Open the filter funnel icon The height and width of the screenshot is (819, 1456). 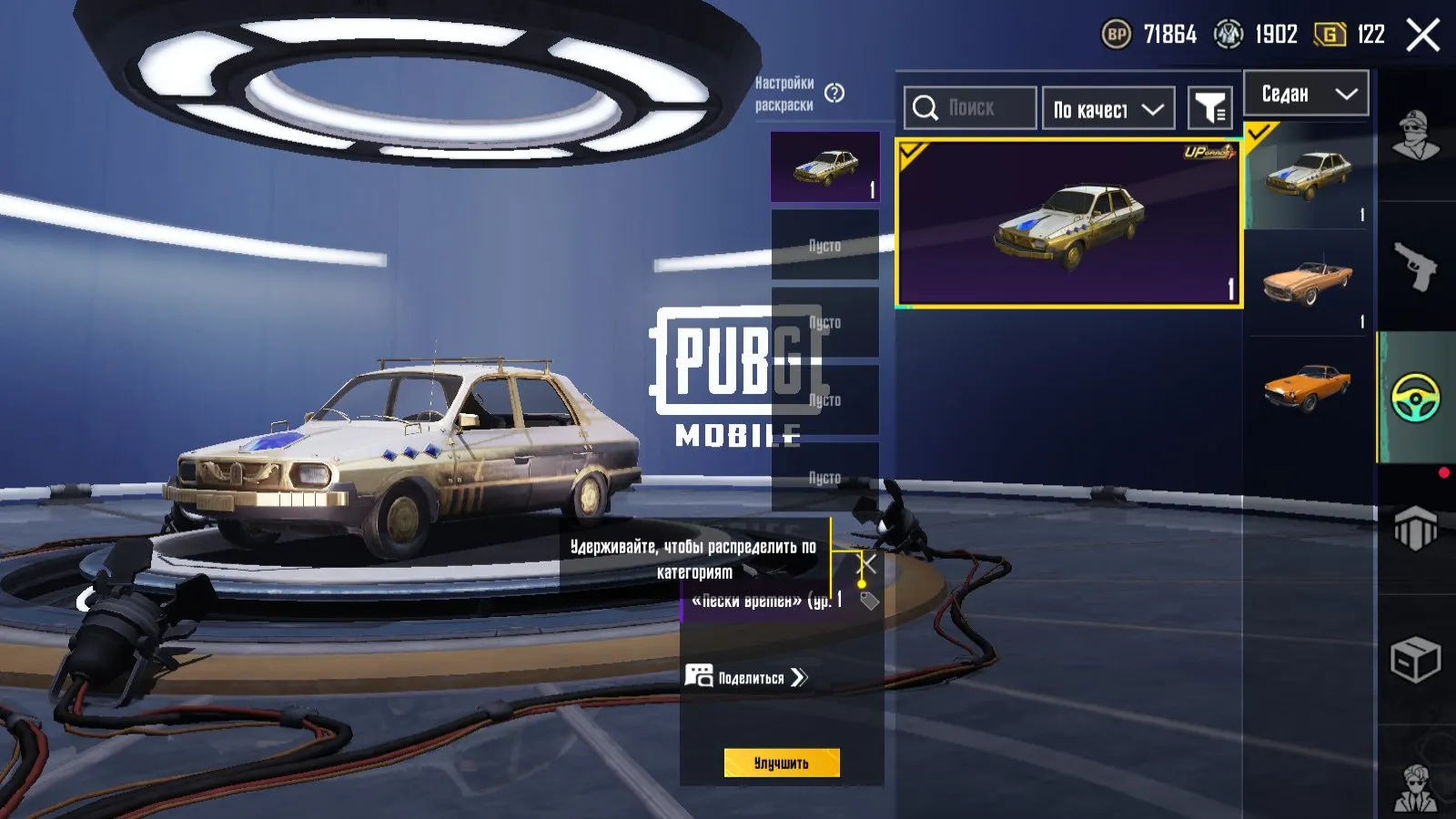pyautogui.click(x=1210, y=107)
